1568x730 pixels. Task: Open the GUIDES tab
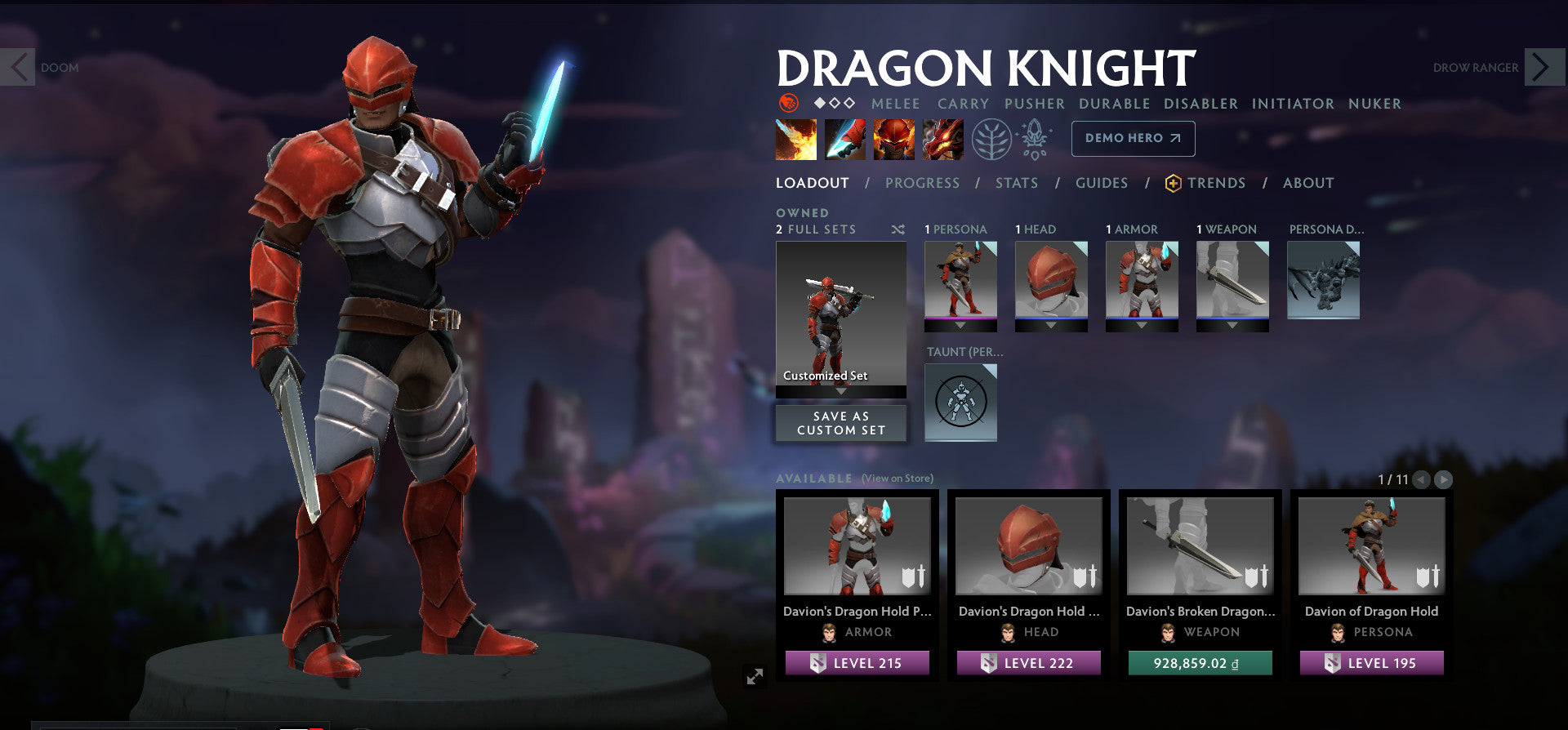[x=1102, y=183]
